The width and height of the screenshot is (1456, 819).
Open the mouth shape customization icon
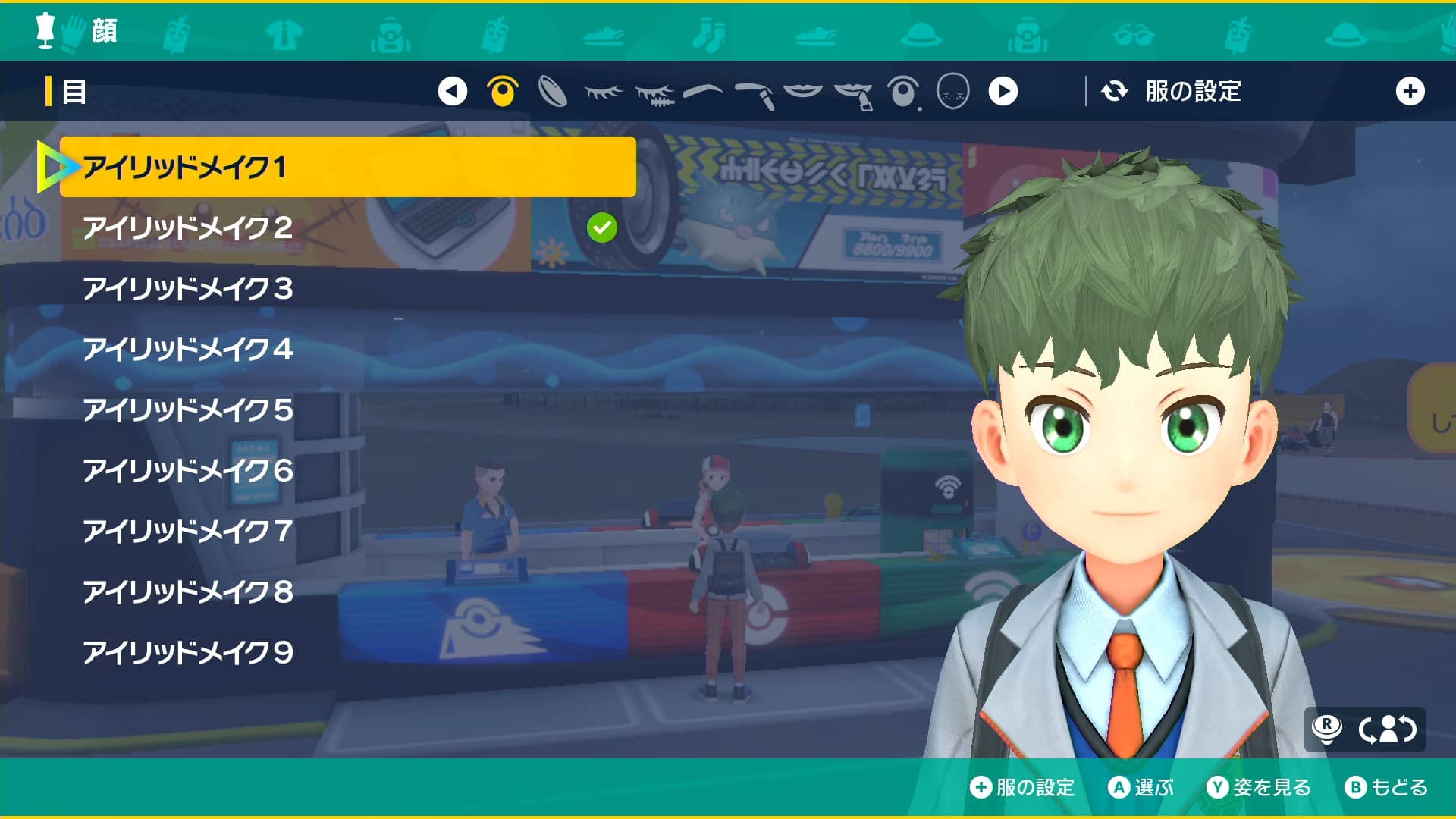[802, 93]
